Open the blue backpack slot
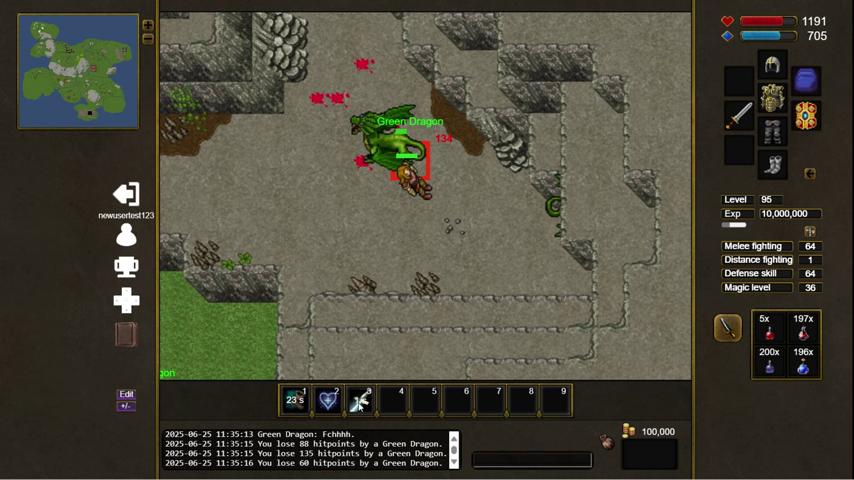 click(806, 80)
